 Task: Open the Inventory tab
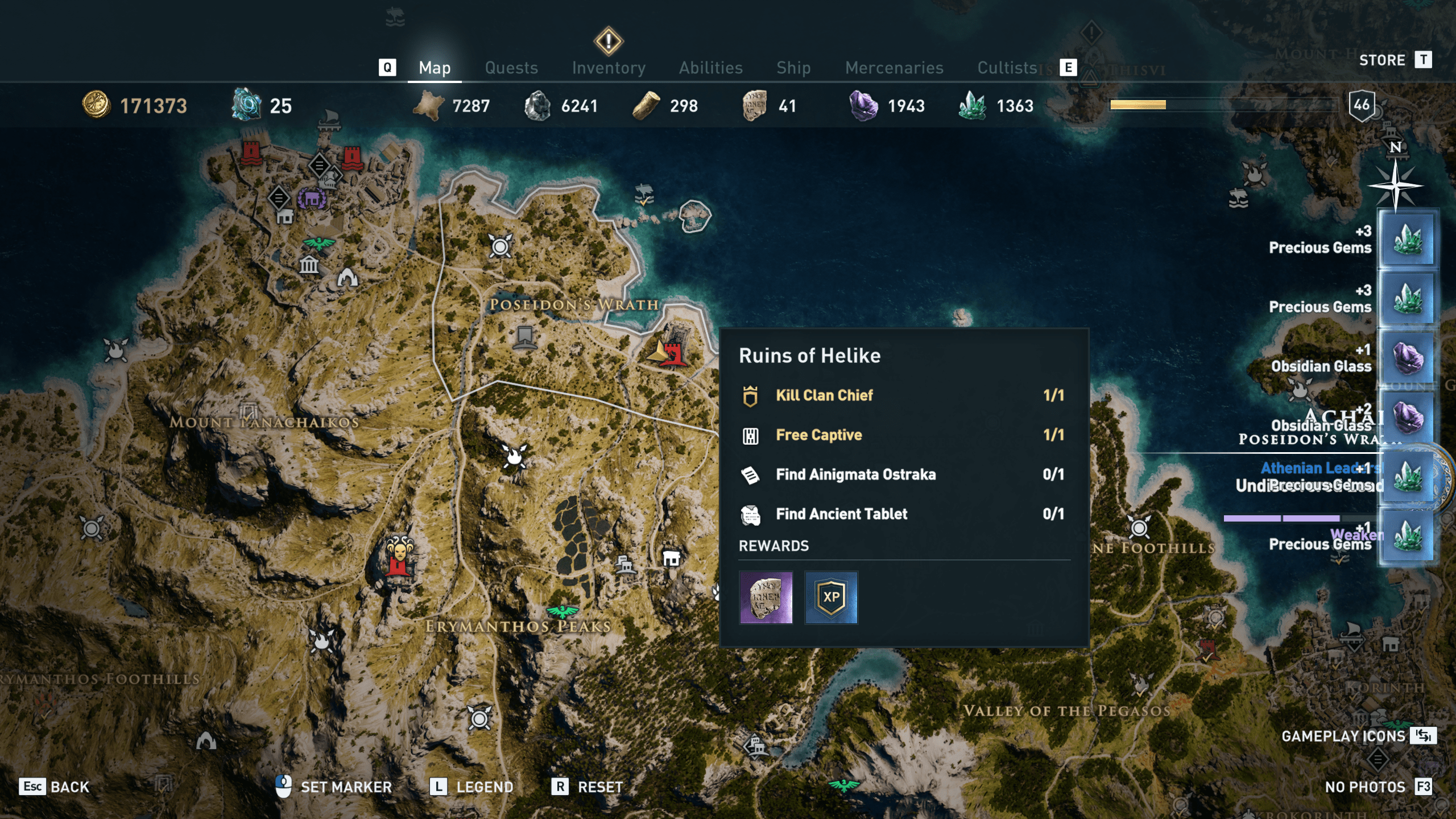click(609, 68)
